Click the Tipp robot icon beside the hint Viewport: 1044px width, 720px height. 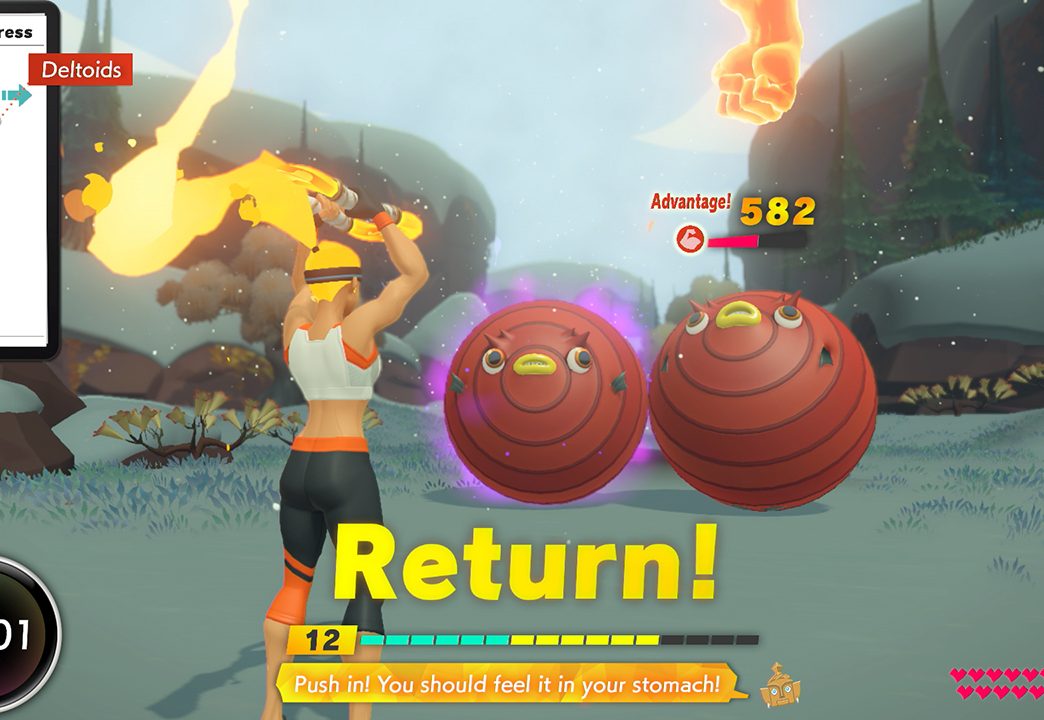(x=780, y=685)
